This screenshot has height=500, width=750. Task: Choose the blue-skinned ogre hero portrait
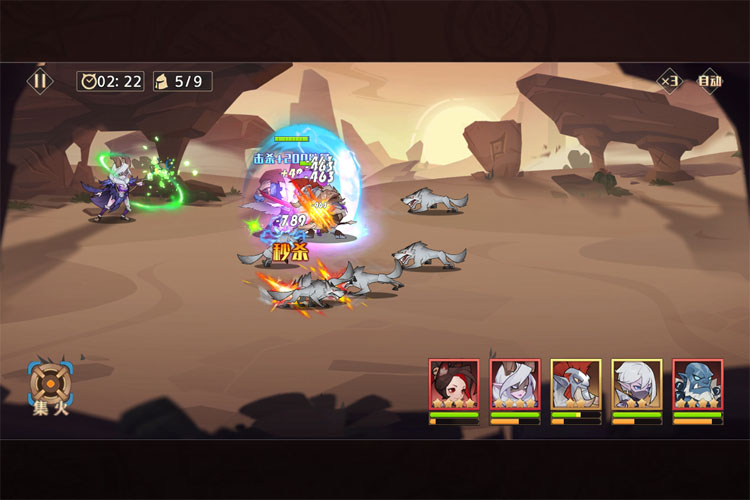(x=697, y=385)
